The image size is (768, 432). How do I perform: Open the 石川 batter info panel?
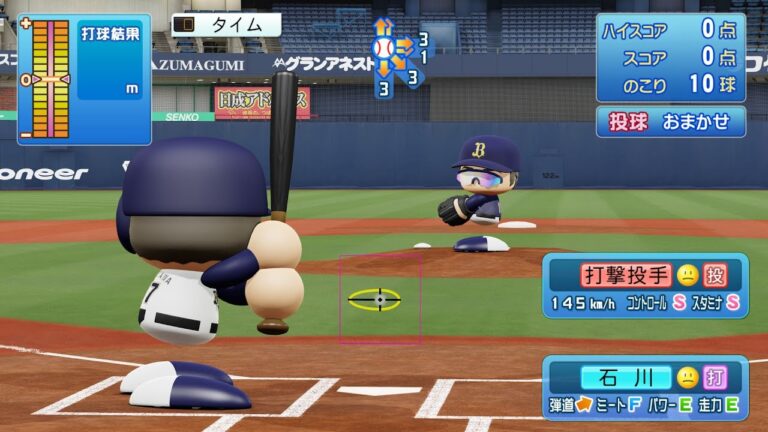[x=645, y=389]
